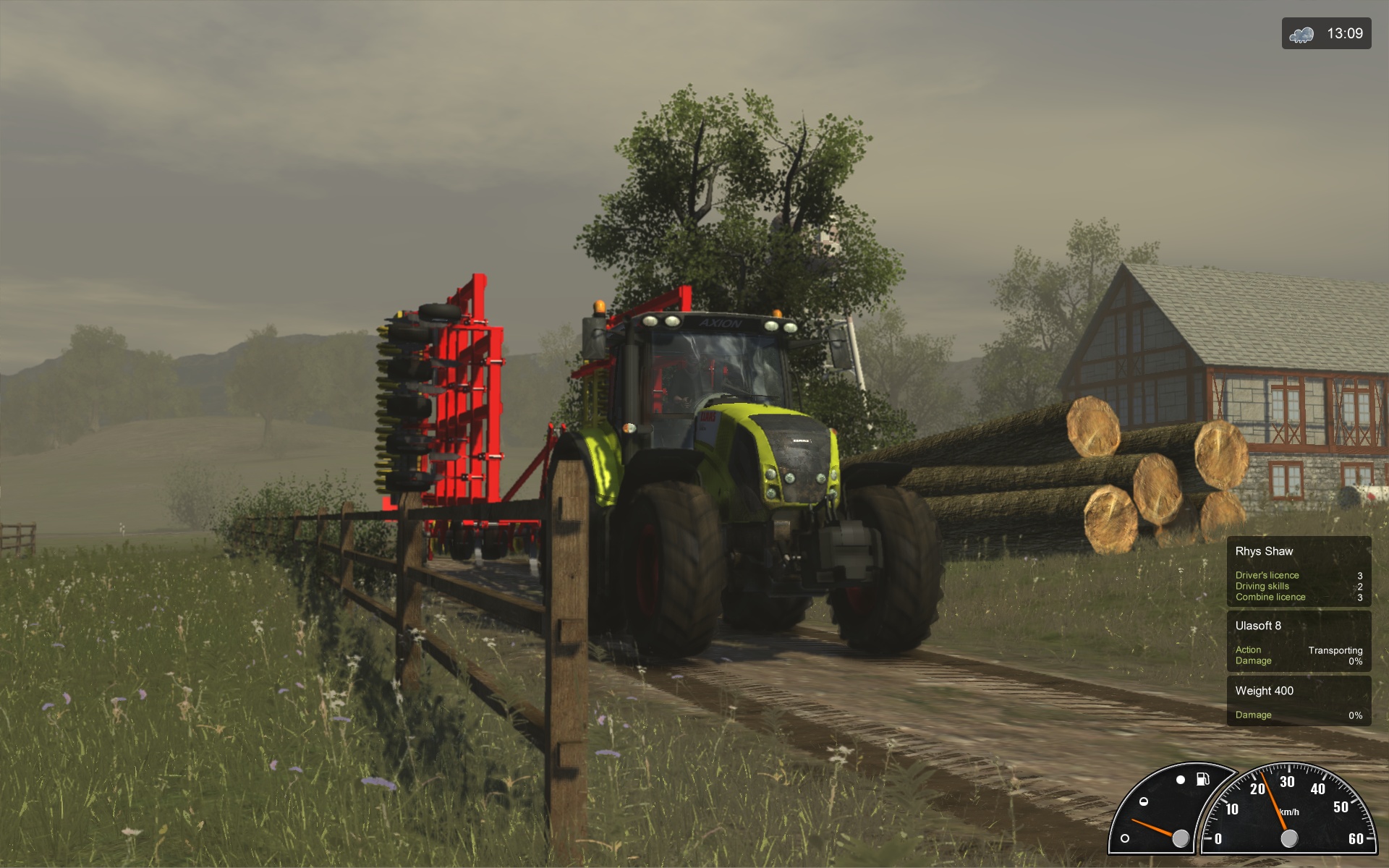Expand the Driver's licence entry

pos(1267,576)
